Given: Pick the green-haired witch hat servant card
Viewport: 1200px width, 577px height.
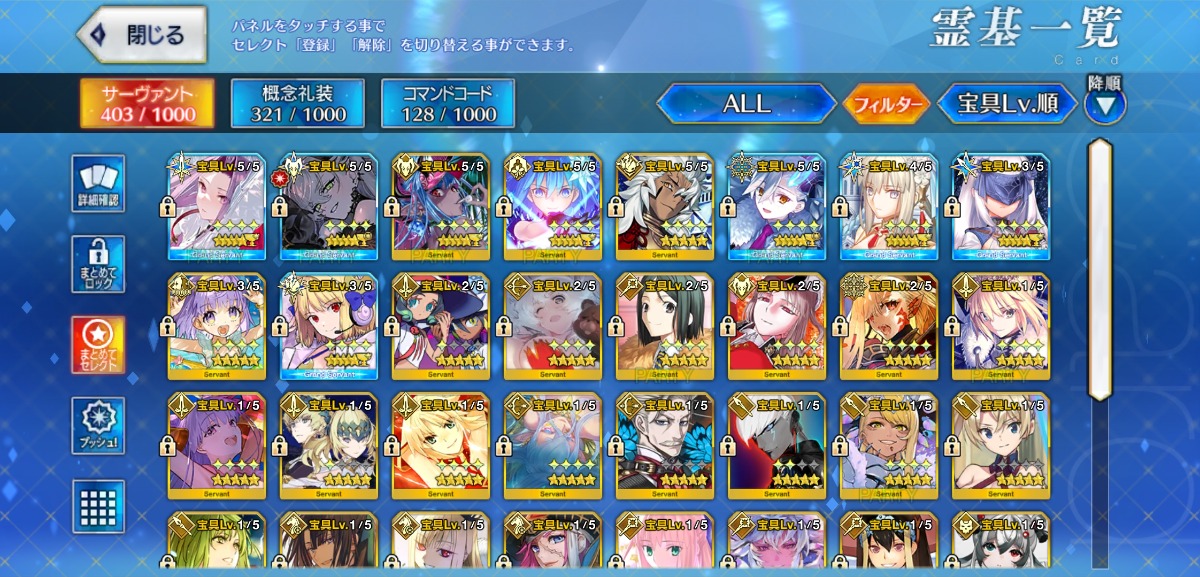Looking at the screenshot, I should [x=441, y=327].
